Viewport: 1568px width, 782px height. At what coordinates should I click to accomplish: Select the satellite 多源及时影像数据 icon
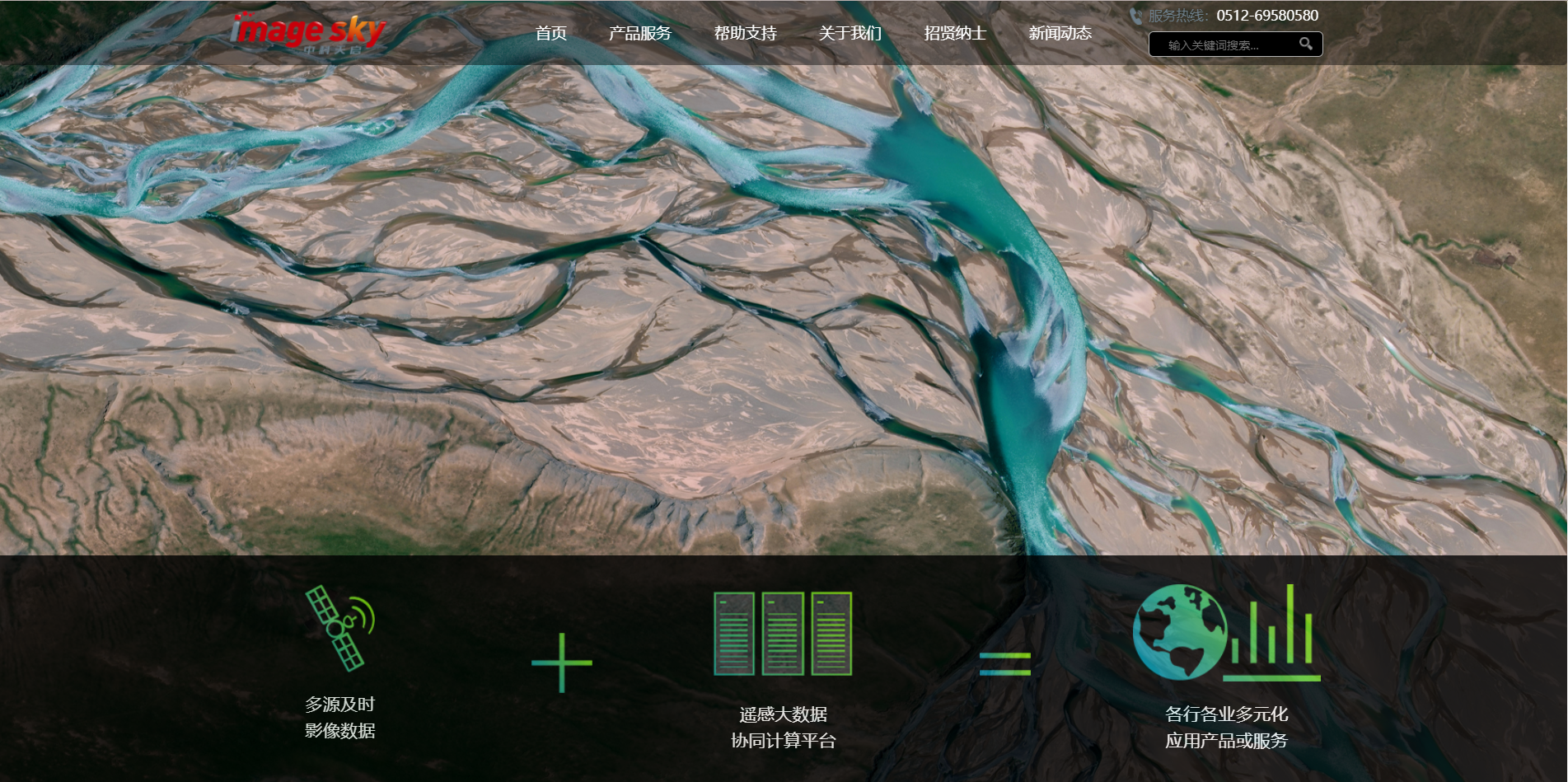coord(340,628)
